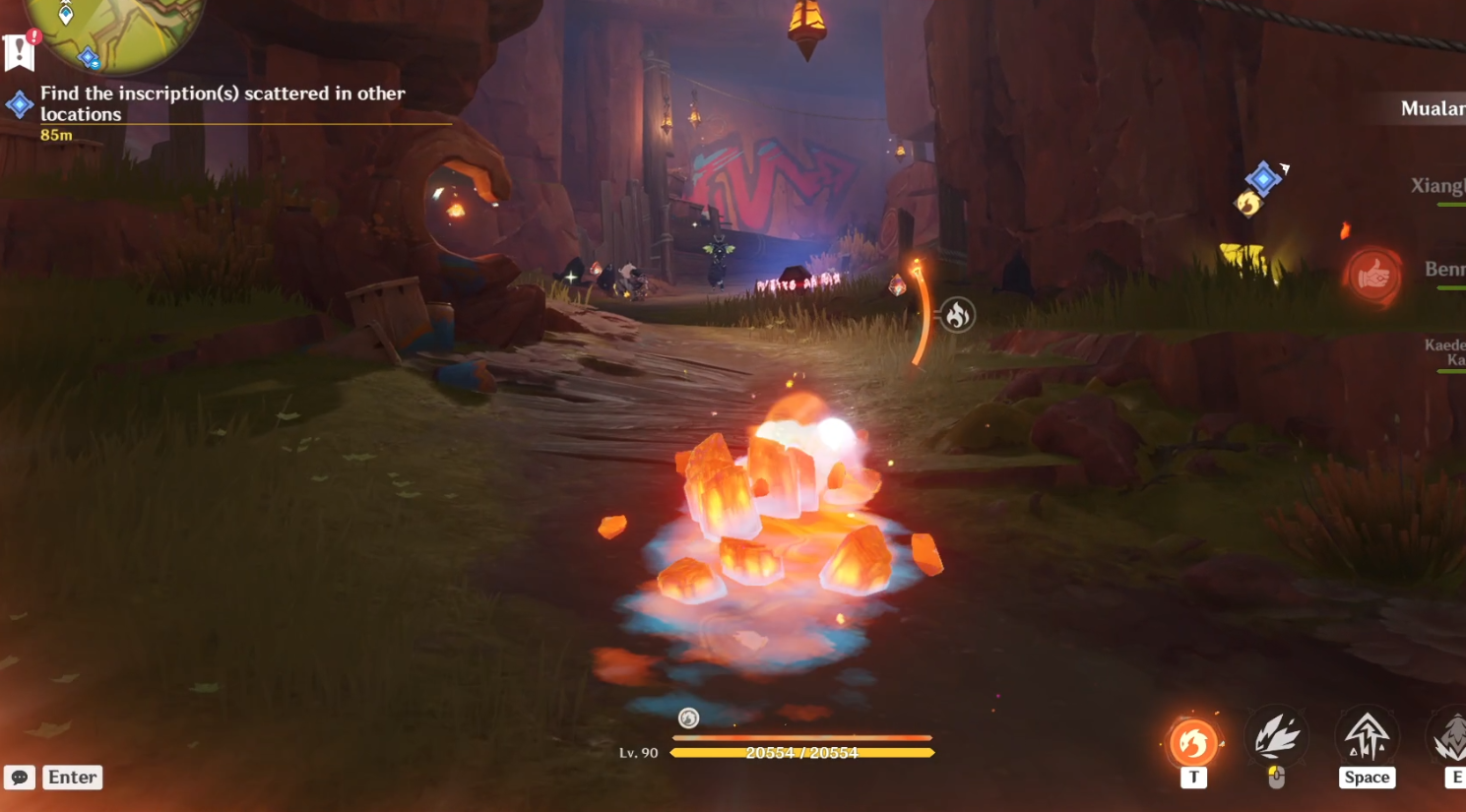Select the tracked inscription quest objective

coord(223,103)
